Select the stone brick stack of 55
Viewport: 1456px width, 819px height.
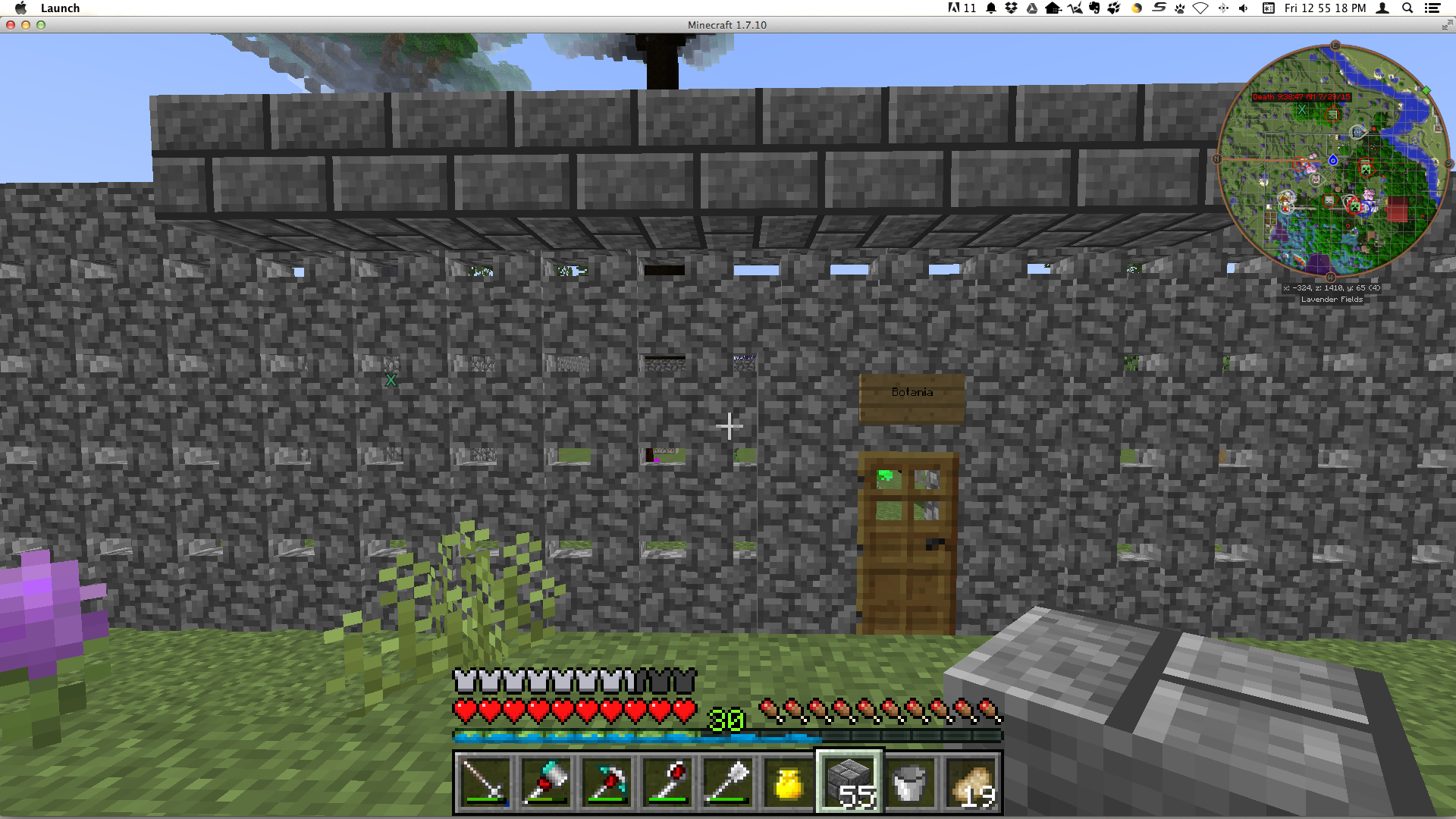(849, 783)
